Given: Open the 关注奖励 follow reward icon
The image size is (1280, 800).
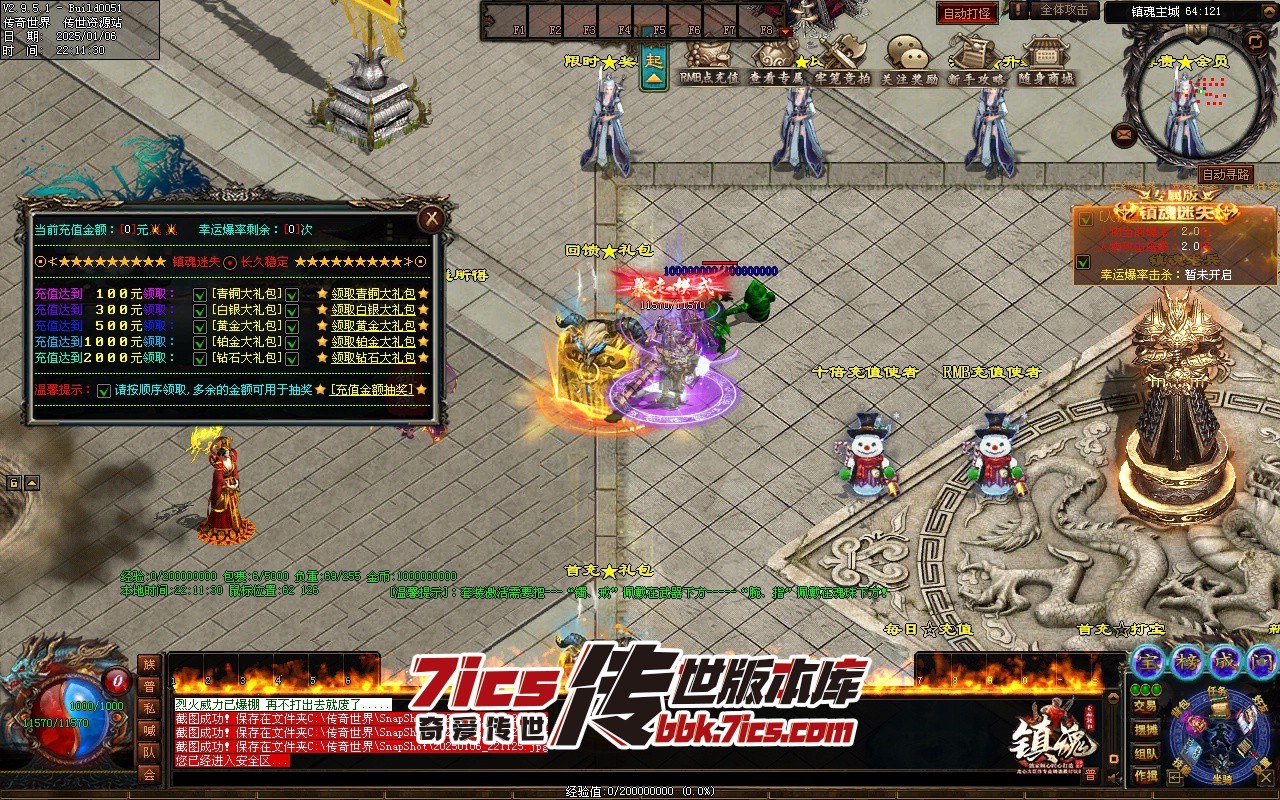Looking at the screenshot, I should [x=909, y=60].
